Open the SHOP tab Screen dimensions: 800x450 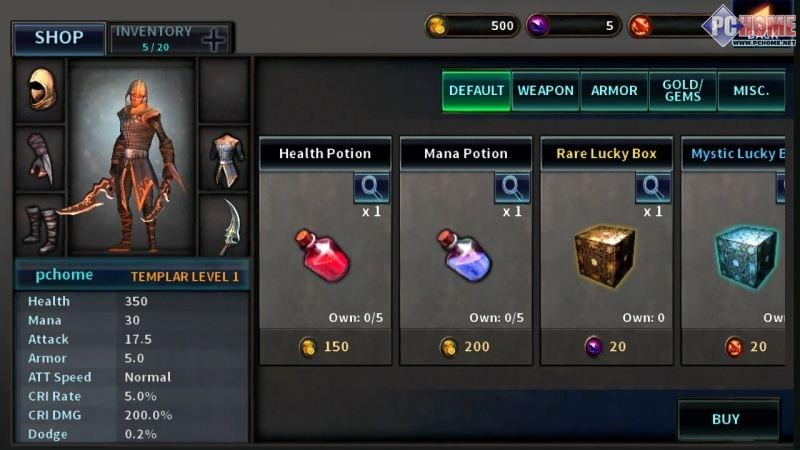[59, 38]
